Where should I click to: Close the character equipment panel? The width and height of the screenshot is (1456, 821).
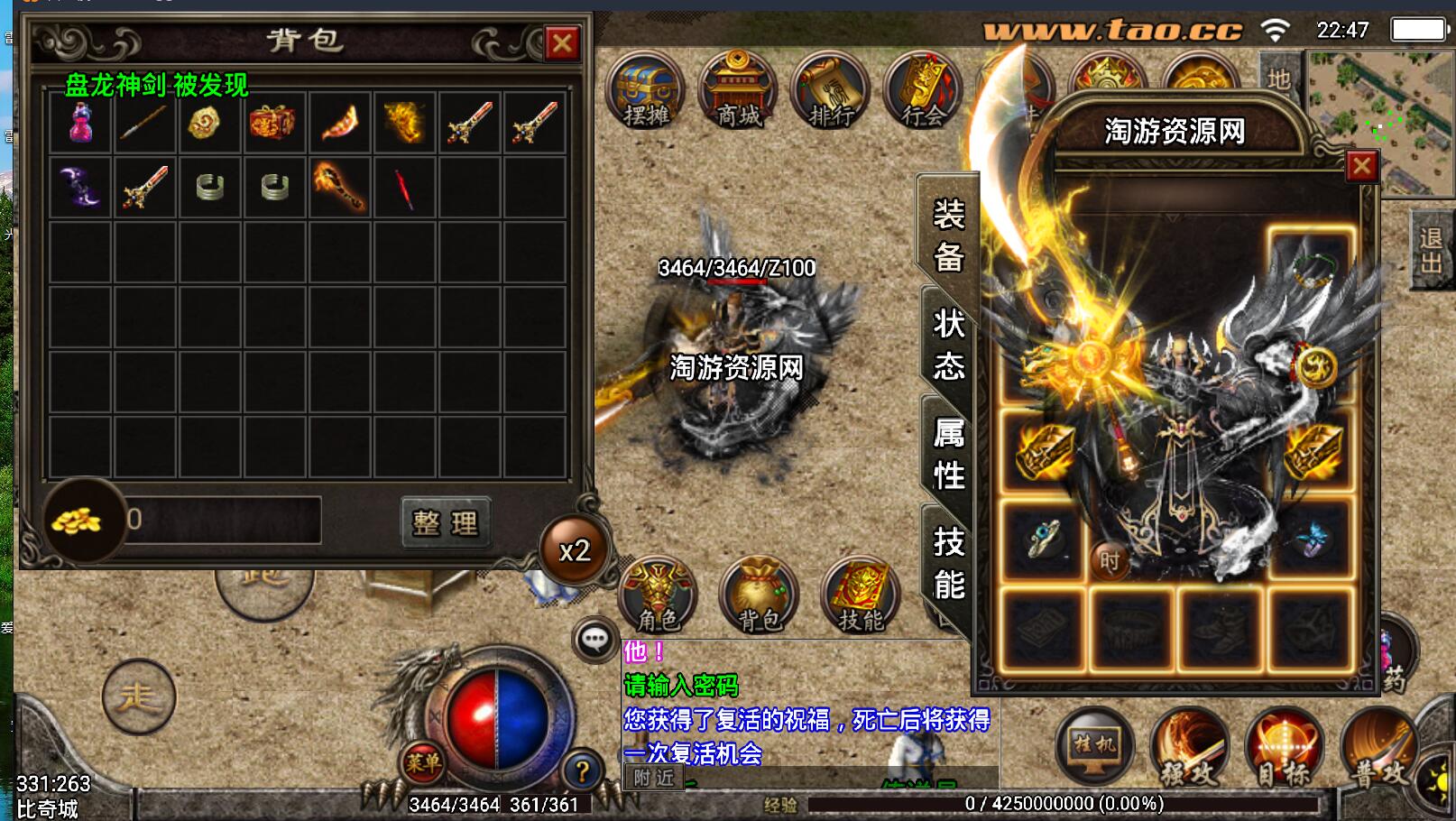click(x=1361, y=166)
